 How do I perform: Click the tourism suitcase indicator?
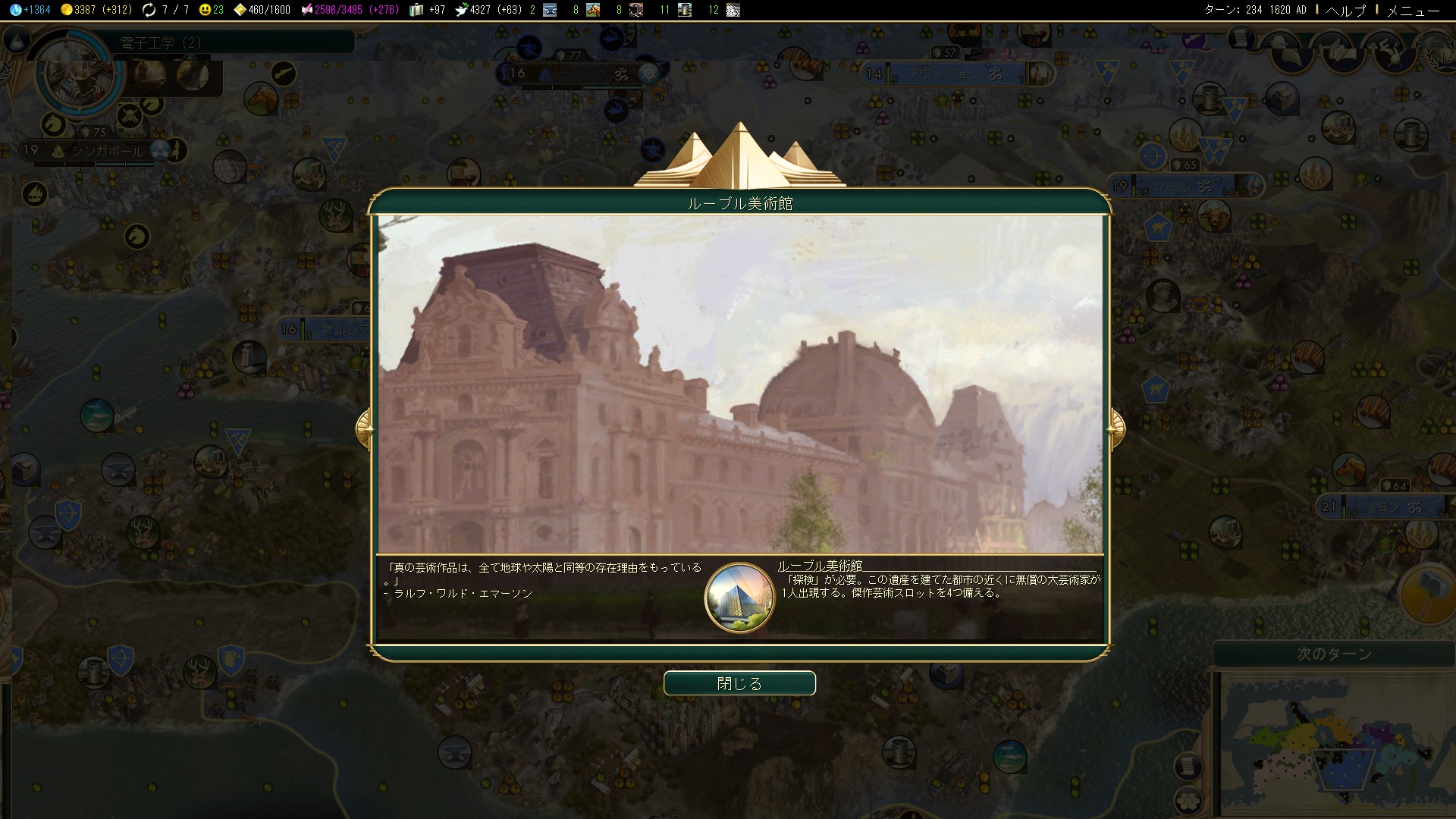[427, 10]
